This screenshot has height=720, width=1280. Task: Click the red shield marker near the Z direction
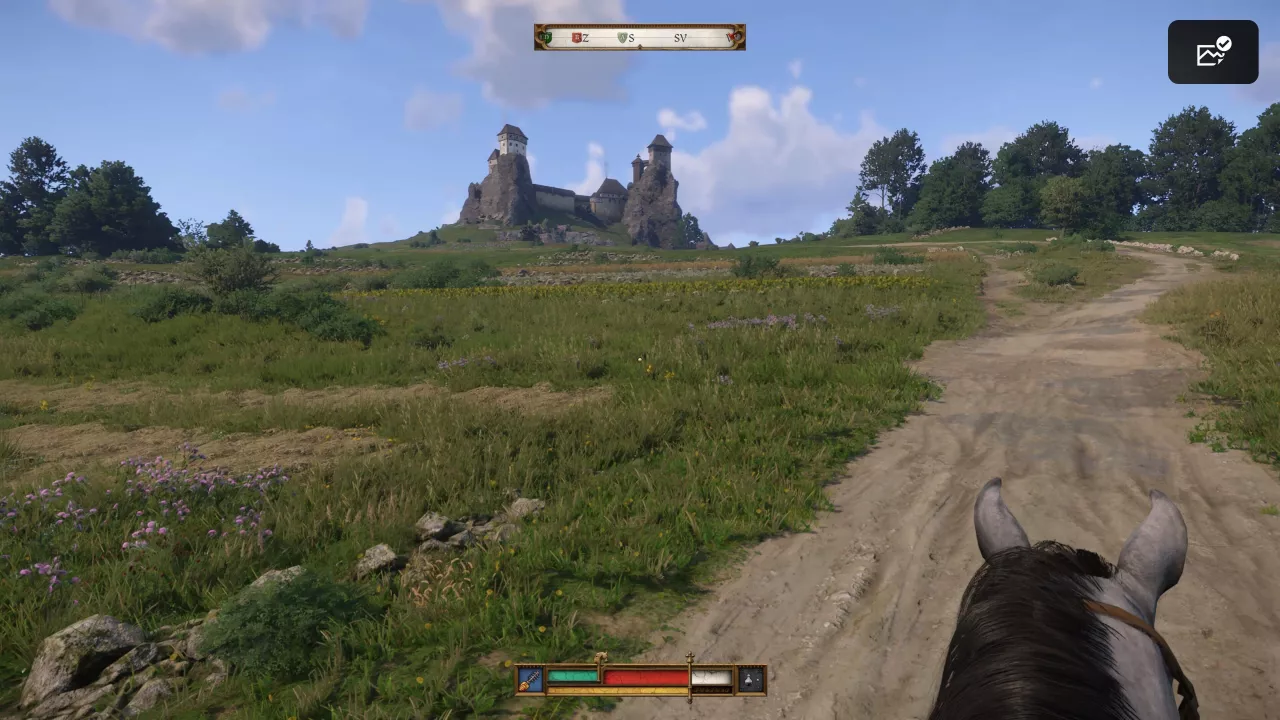pos(576,37)
